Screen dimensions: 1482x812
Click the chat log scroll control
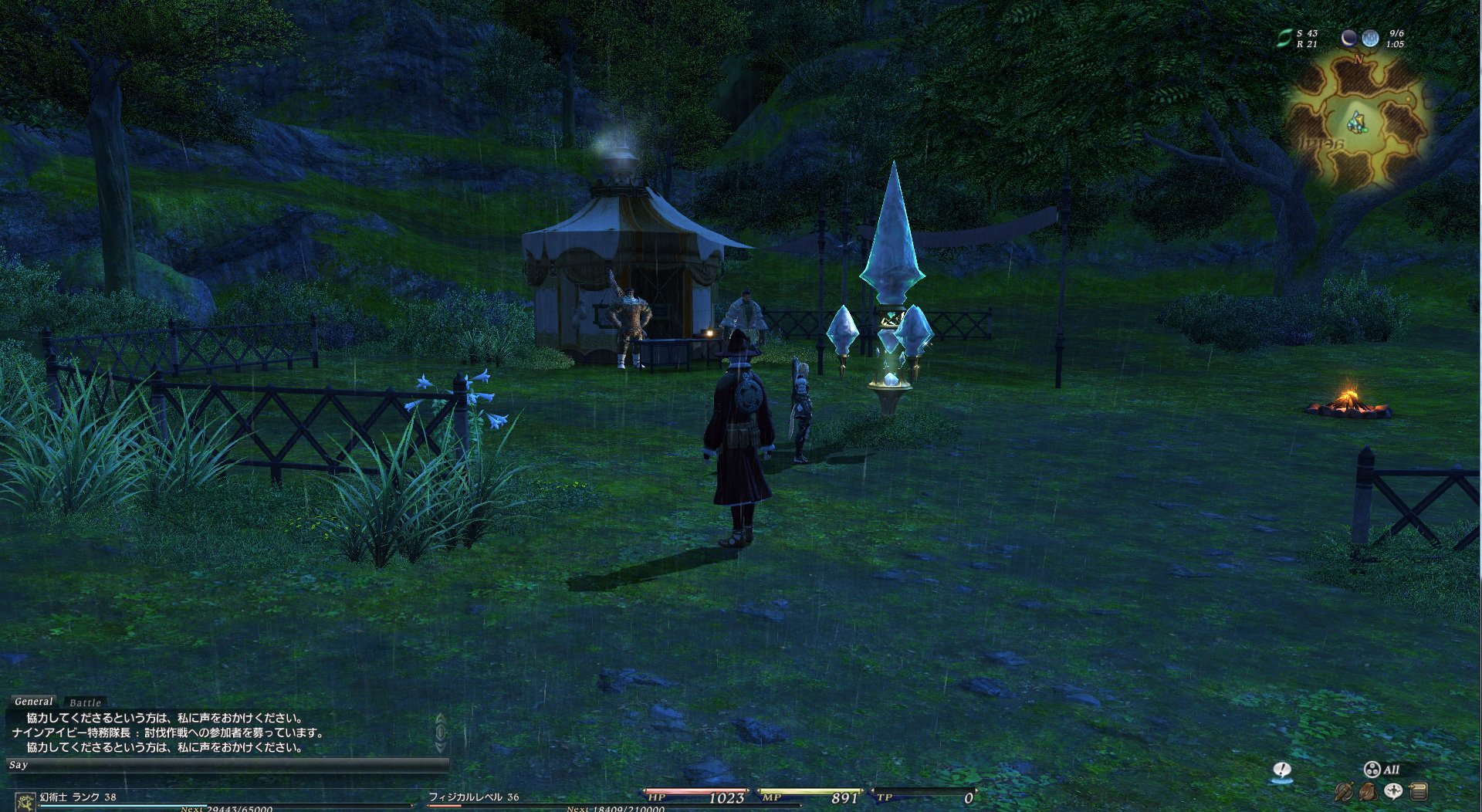[x=441, y=733]
